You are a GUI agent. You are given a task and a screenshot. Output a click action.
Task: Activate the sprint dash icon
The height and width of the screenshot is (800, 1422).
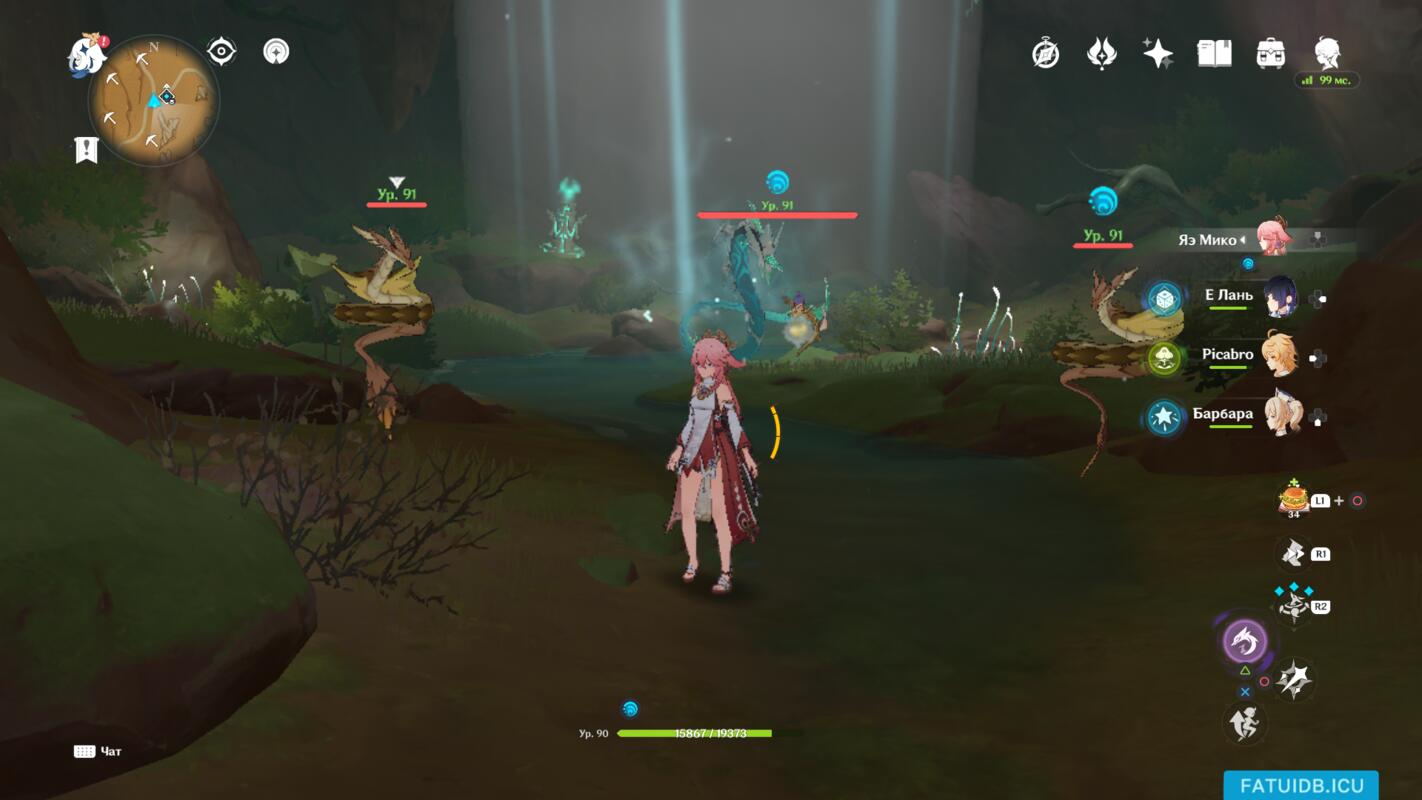[1245, 722]
